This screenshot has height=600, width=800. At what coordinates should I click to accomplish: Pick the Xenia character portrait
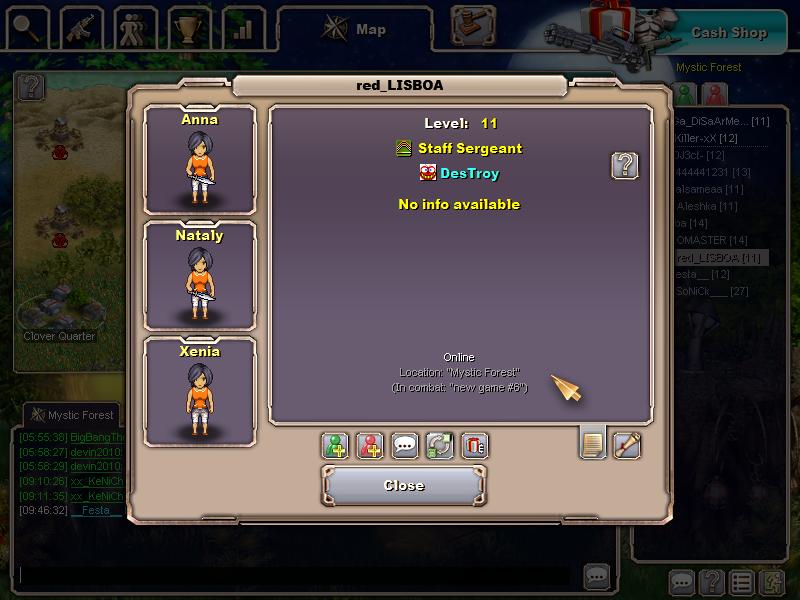200,391
